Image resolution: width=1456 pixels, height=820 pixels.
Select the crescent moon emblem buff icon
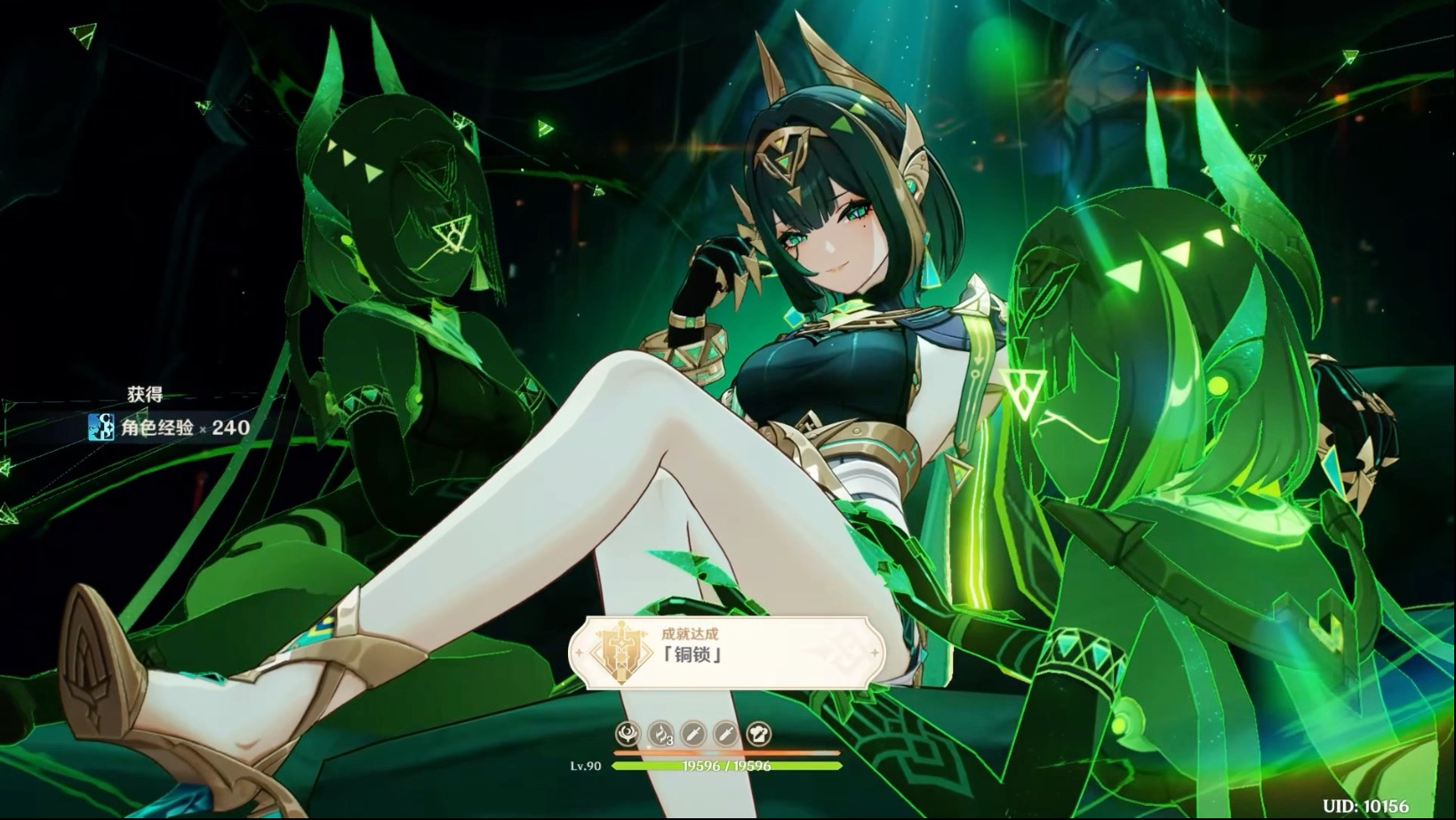628,734
